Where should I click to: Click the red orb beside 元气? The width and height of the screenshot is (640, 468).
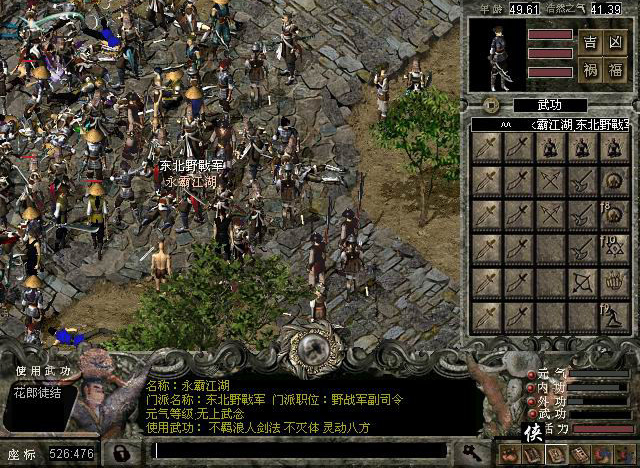point(529,375)
